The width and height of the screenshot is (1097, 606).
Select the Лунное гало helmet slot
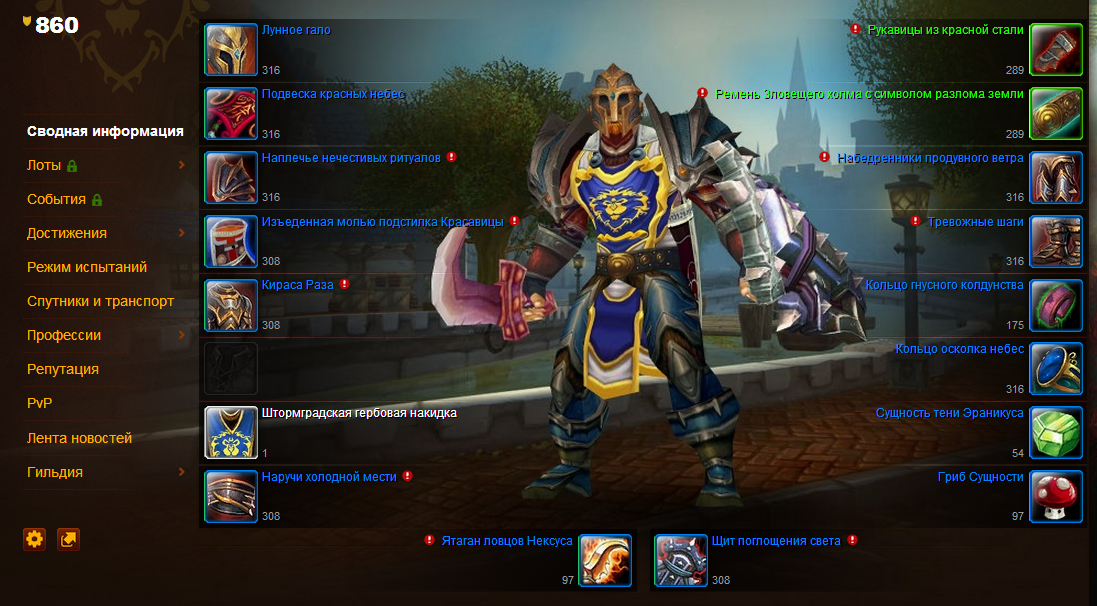click(x=231, y=50)
